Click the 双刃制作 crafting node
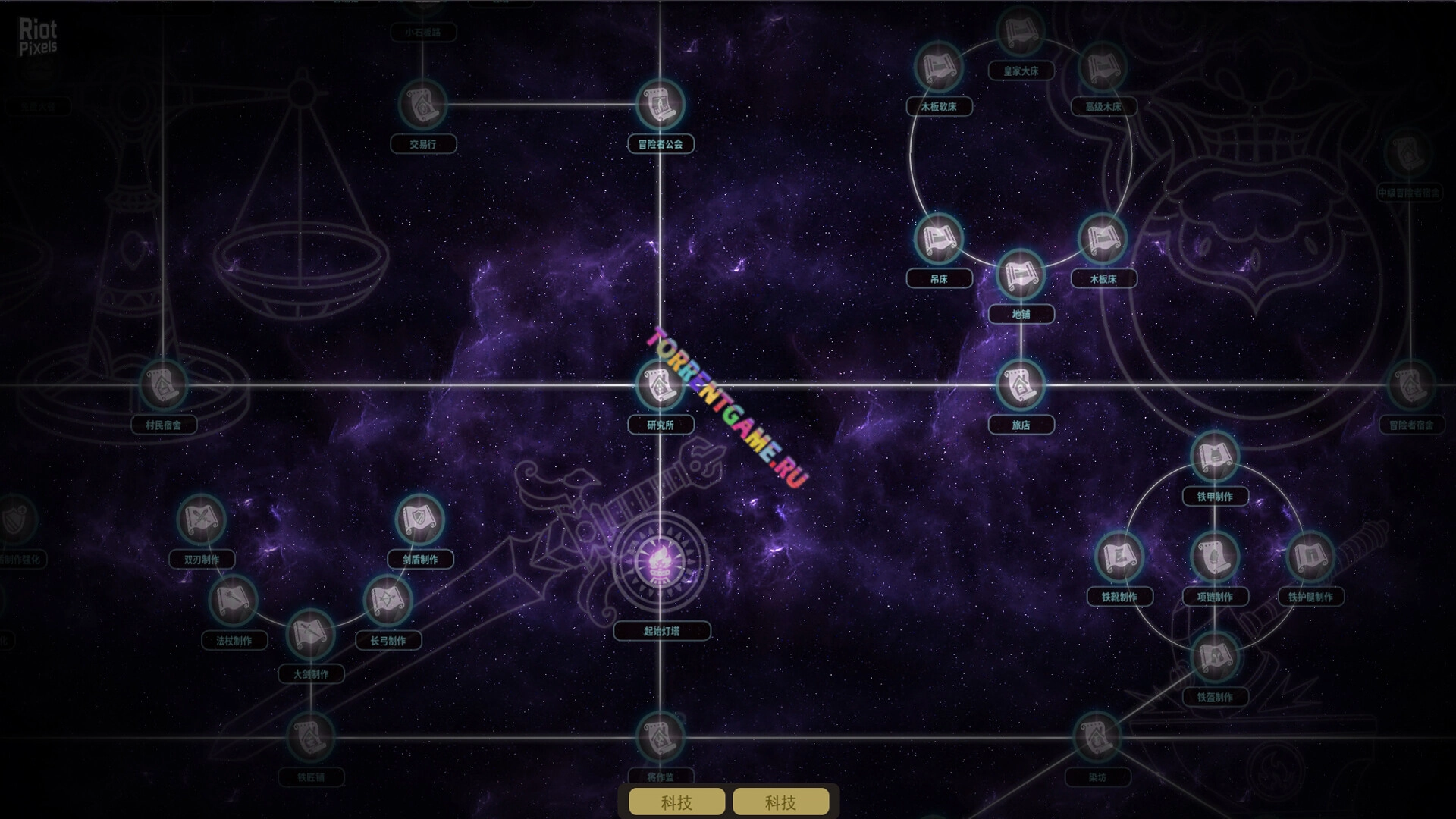This screenshot has width=1456, height=819. (201, 519)
